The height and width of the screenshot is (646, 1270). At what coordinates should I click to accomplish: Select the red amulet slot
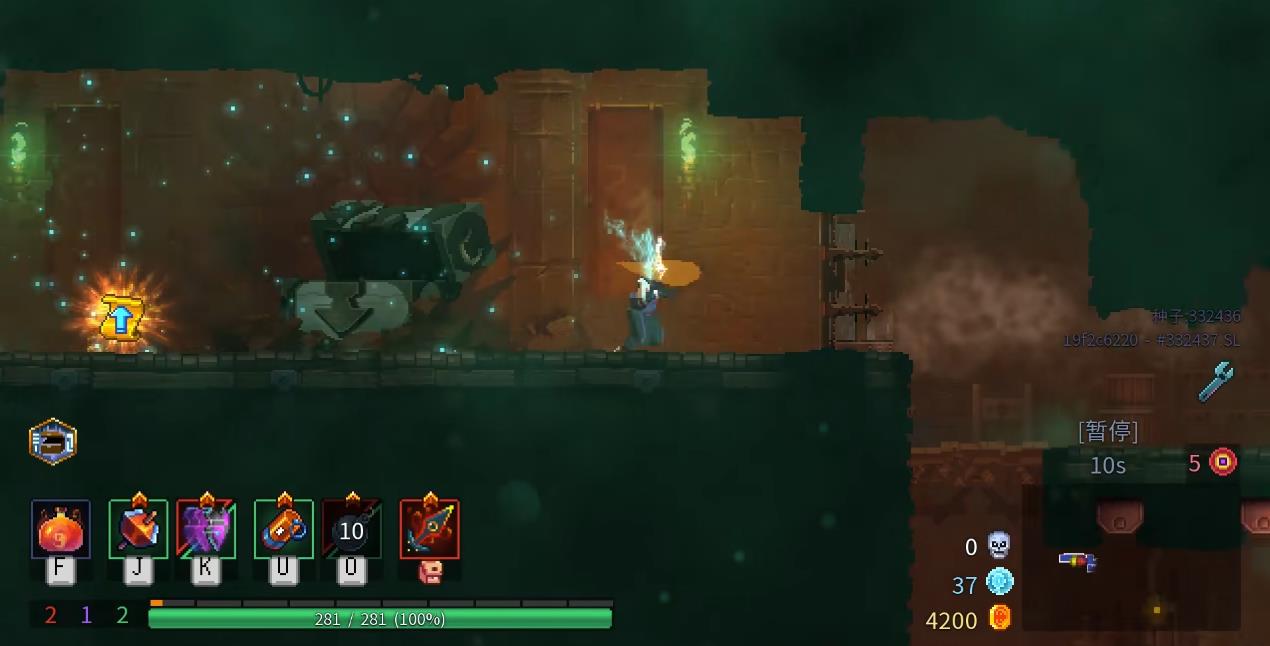(x=430, y=529)
